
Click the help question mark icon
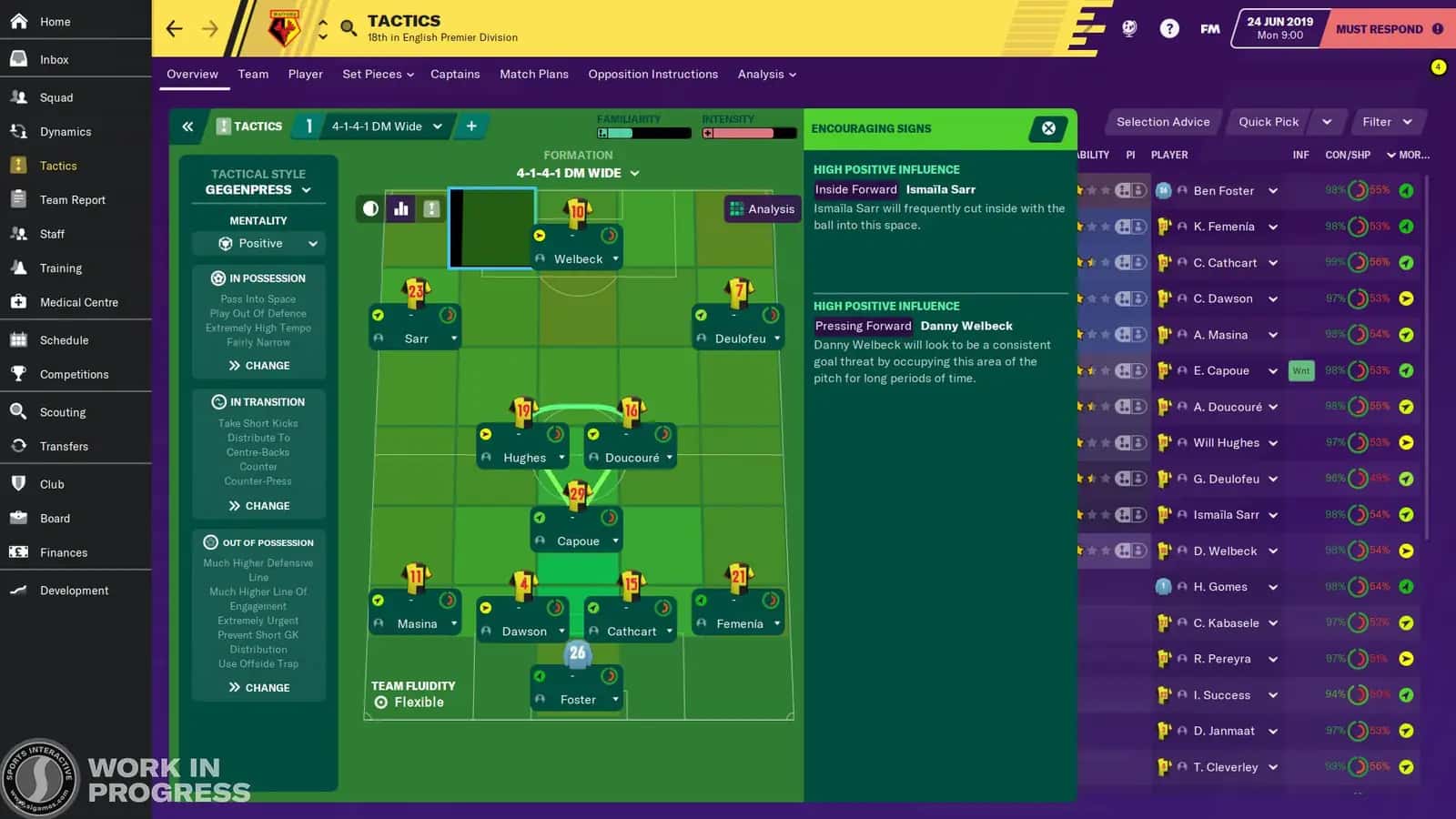(1168, 28)
